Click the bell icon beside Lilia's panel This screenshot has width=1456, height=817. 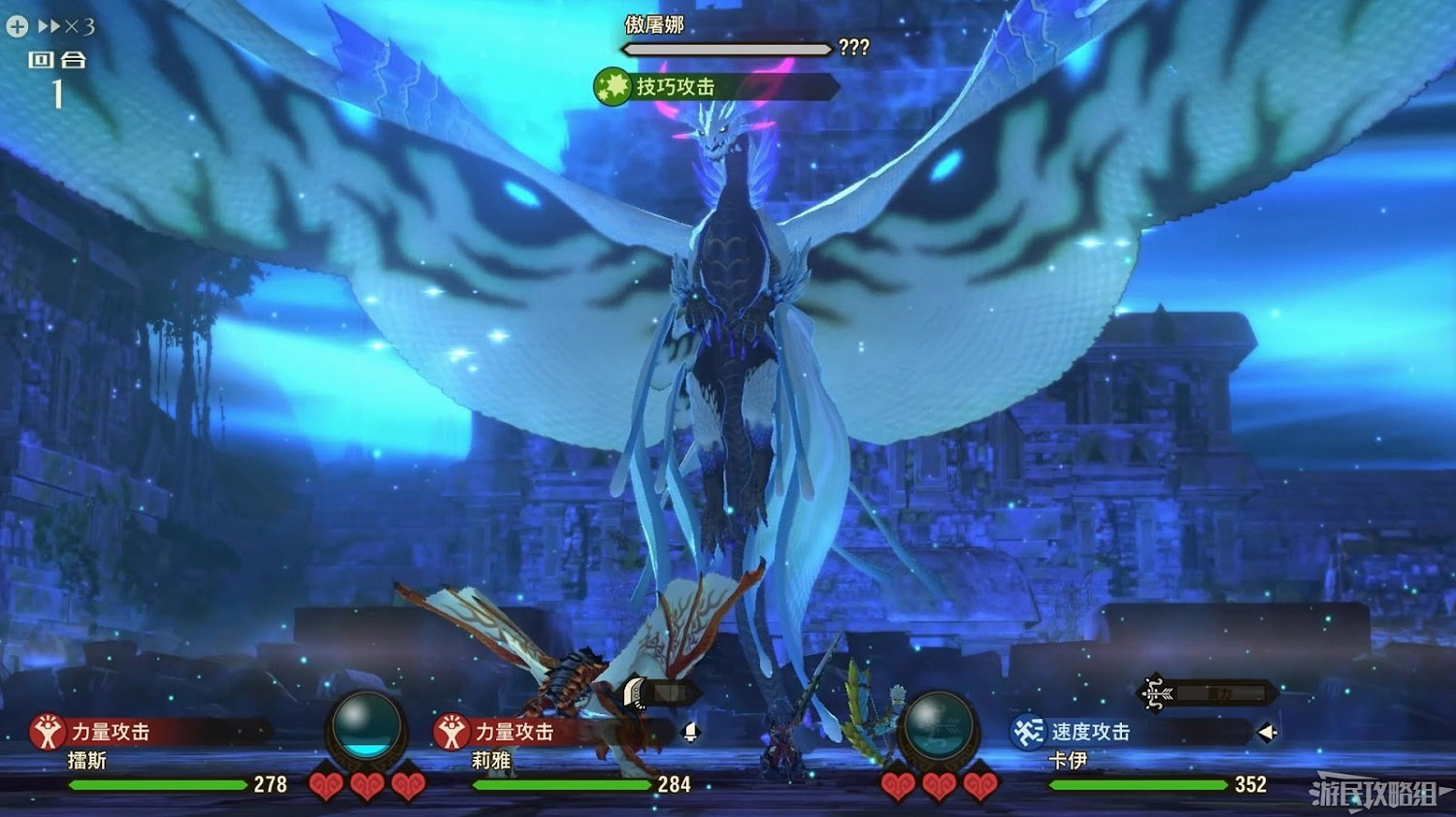tap(691, 733)
